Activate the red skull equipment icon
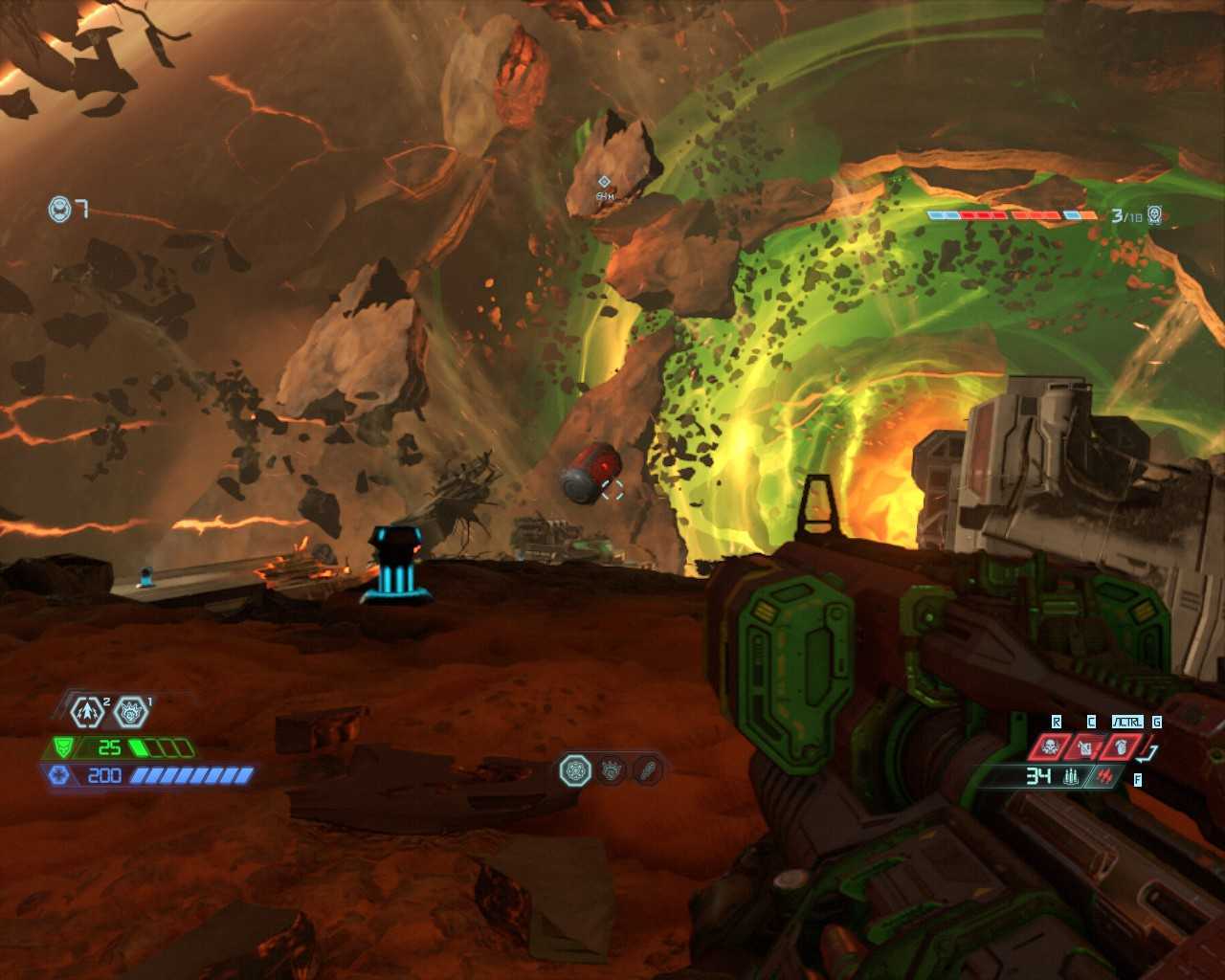This screenshot has height=980, width=1225. click(1049, 747)
